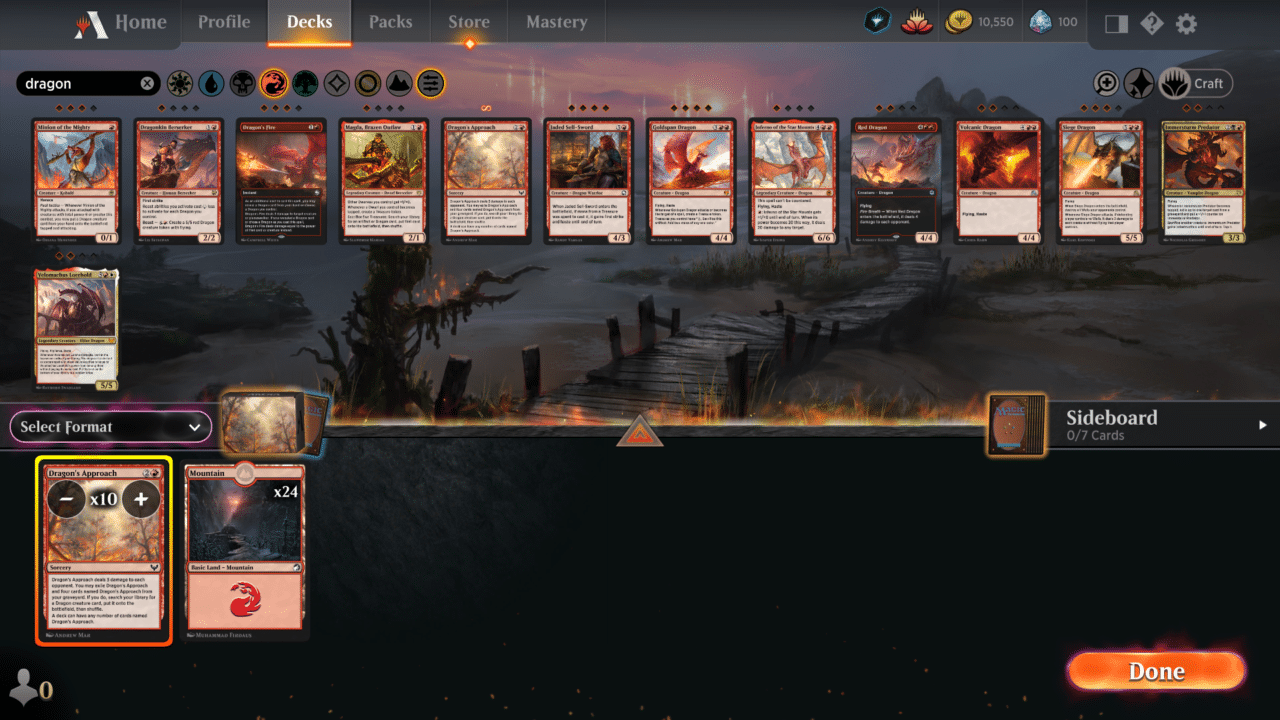The width and height of the screenshot is (1280, 720).
Task: Clear the dragon search query
Action: tap(147, 83)
